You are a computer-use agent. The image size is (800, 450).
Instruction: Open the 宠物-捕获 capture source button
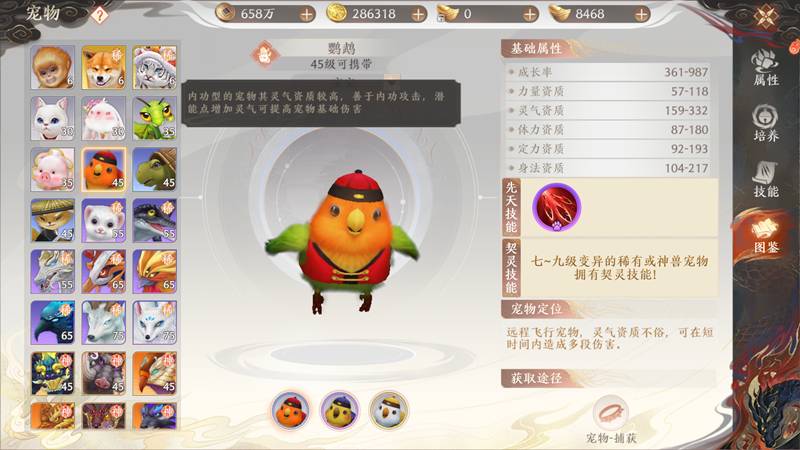(611, 414)
